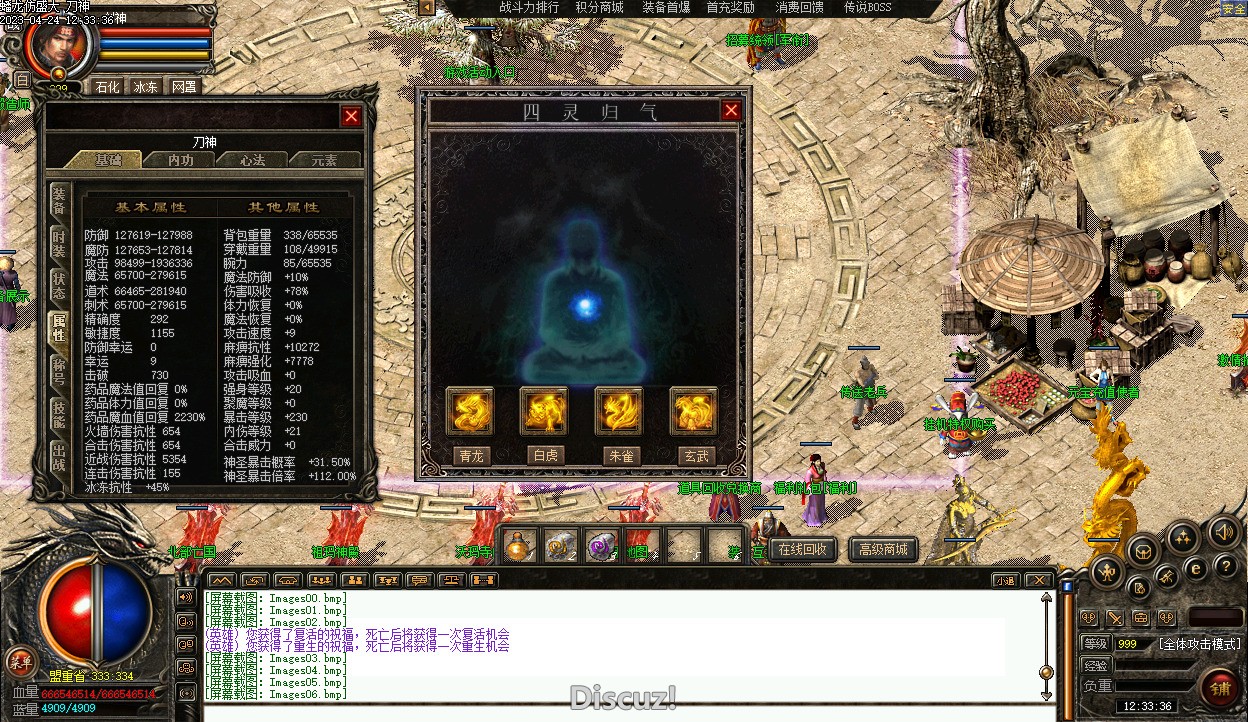The height and width of the screenshot is (722, 1248).
Task: Use the gold potion flask in the hotbar
Action: pos(519,546)
